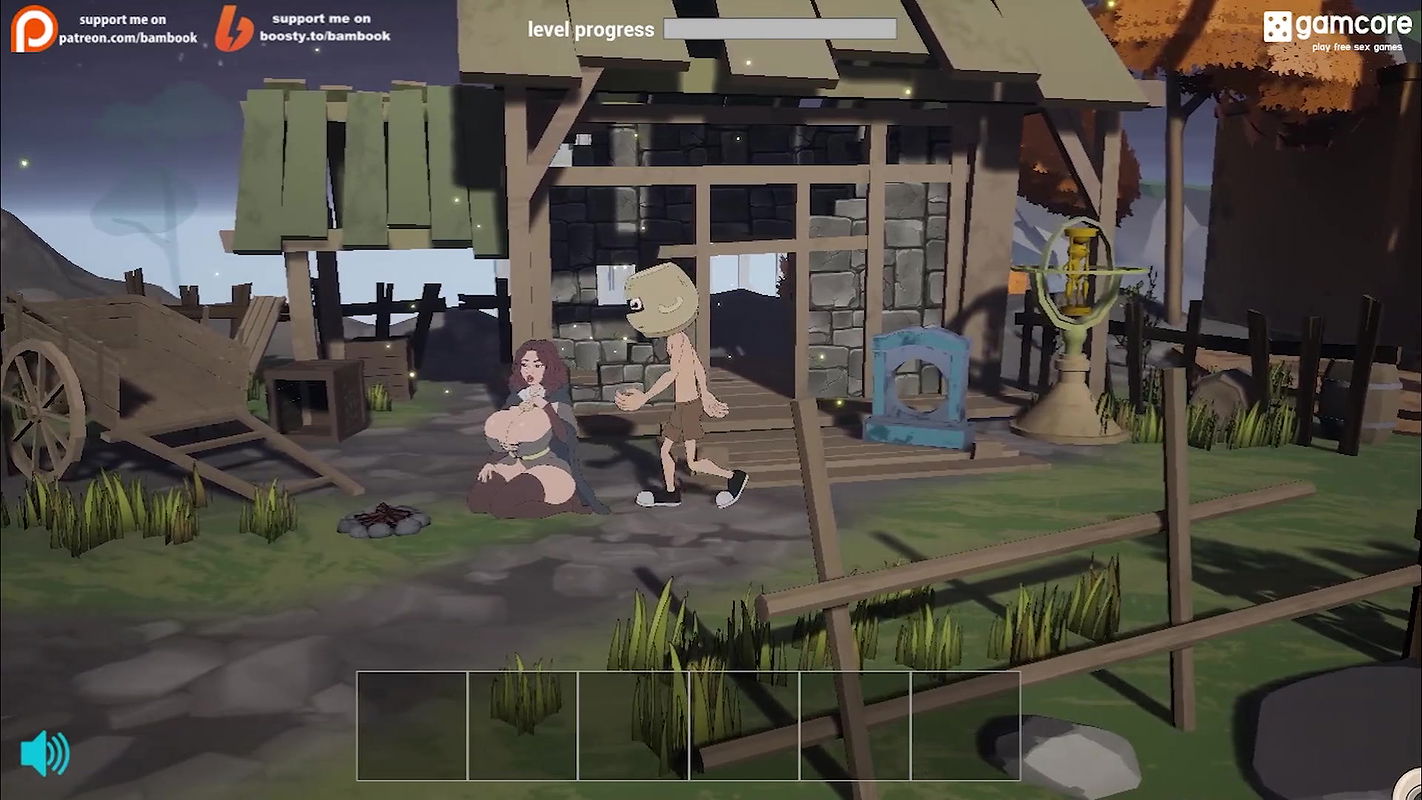Open the Boosty support link
Image resolution: width=1422 pixels, height=800 pixels.
pos(303,28)
